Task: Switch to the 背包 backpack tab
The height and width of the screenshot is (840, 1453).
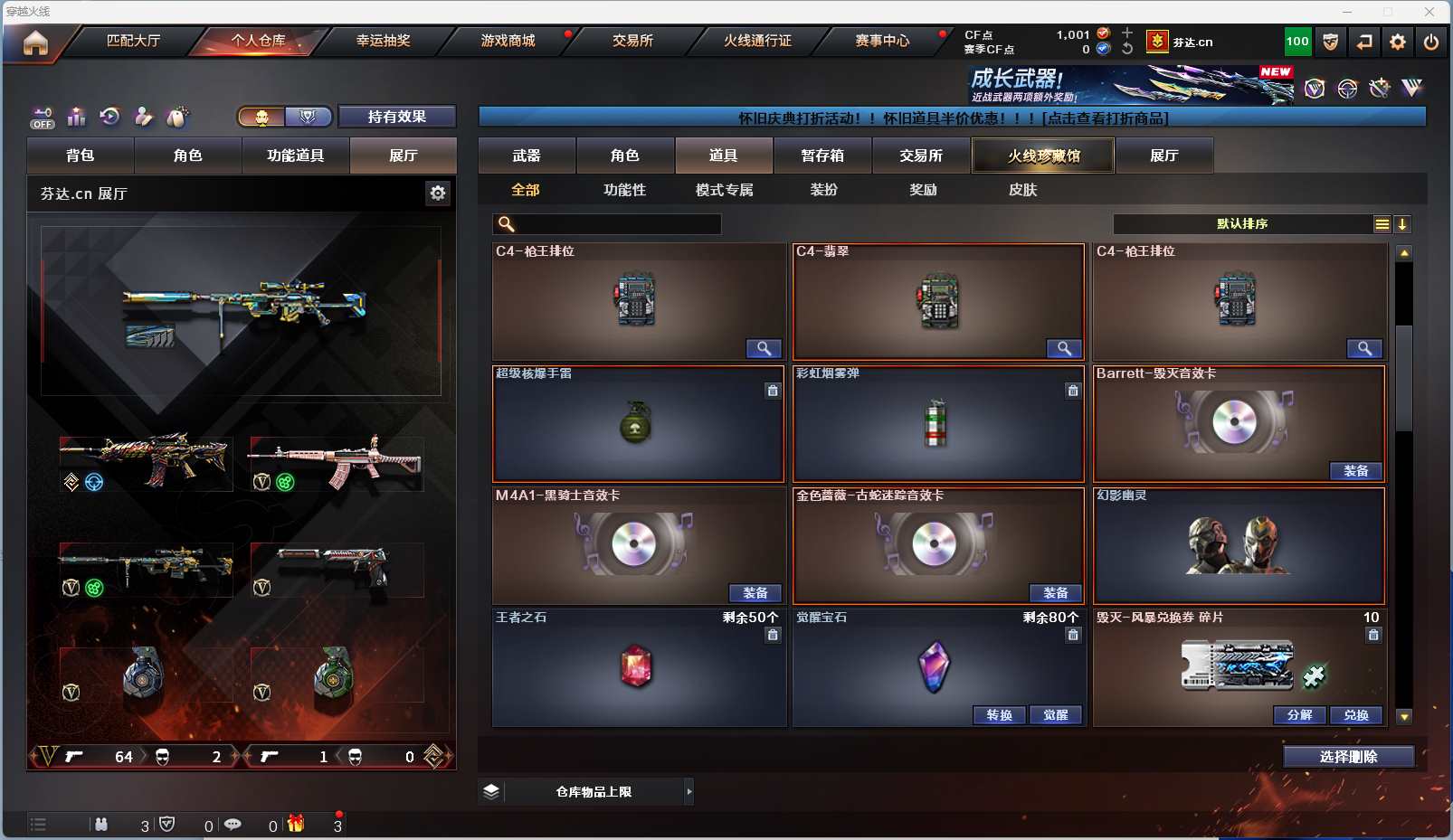Action: 81,156
